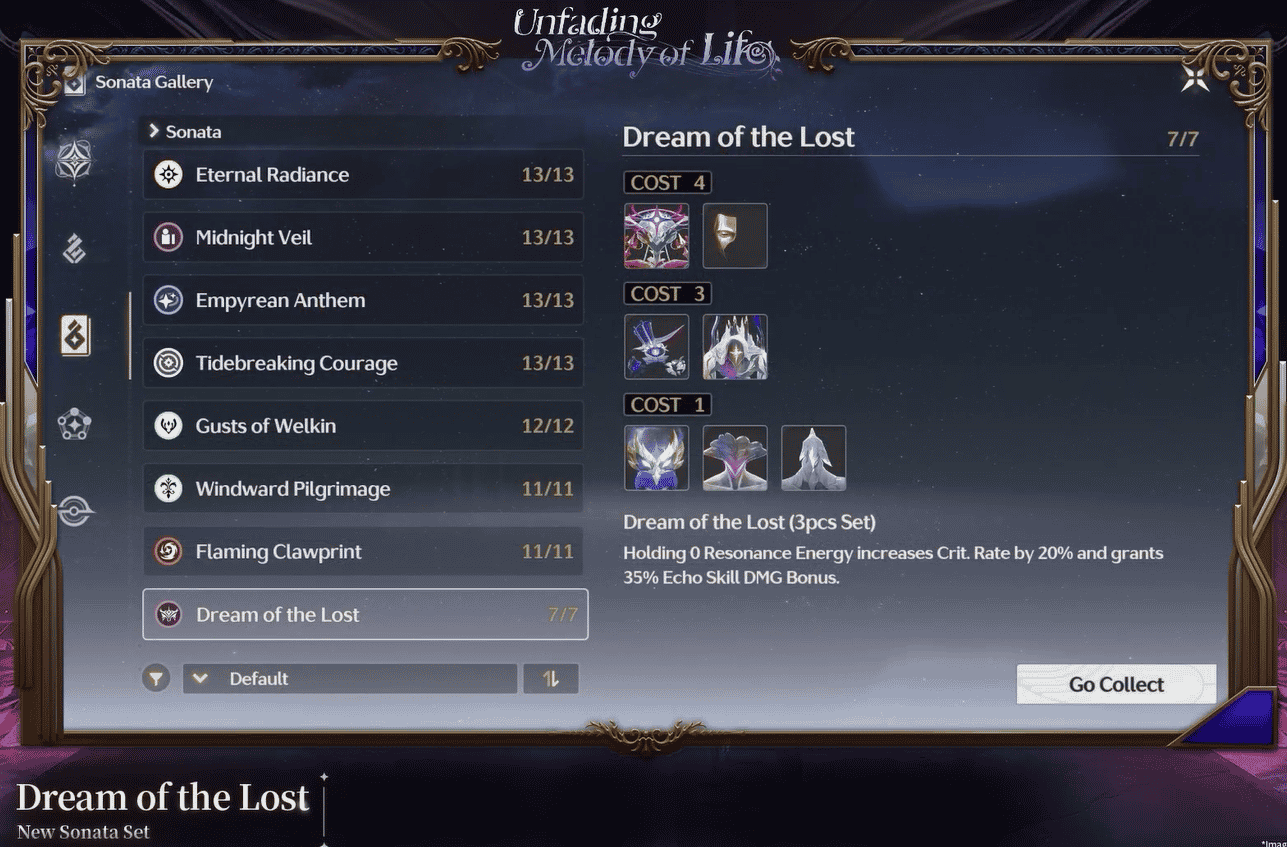Open the Empyrean Anthem sonata entry
The image size is (1287, 847).
coord(363,301)
